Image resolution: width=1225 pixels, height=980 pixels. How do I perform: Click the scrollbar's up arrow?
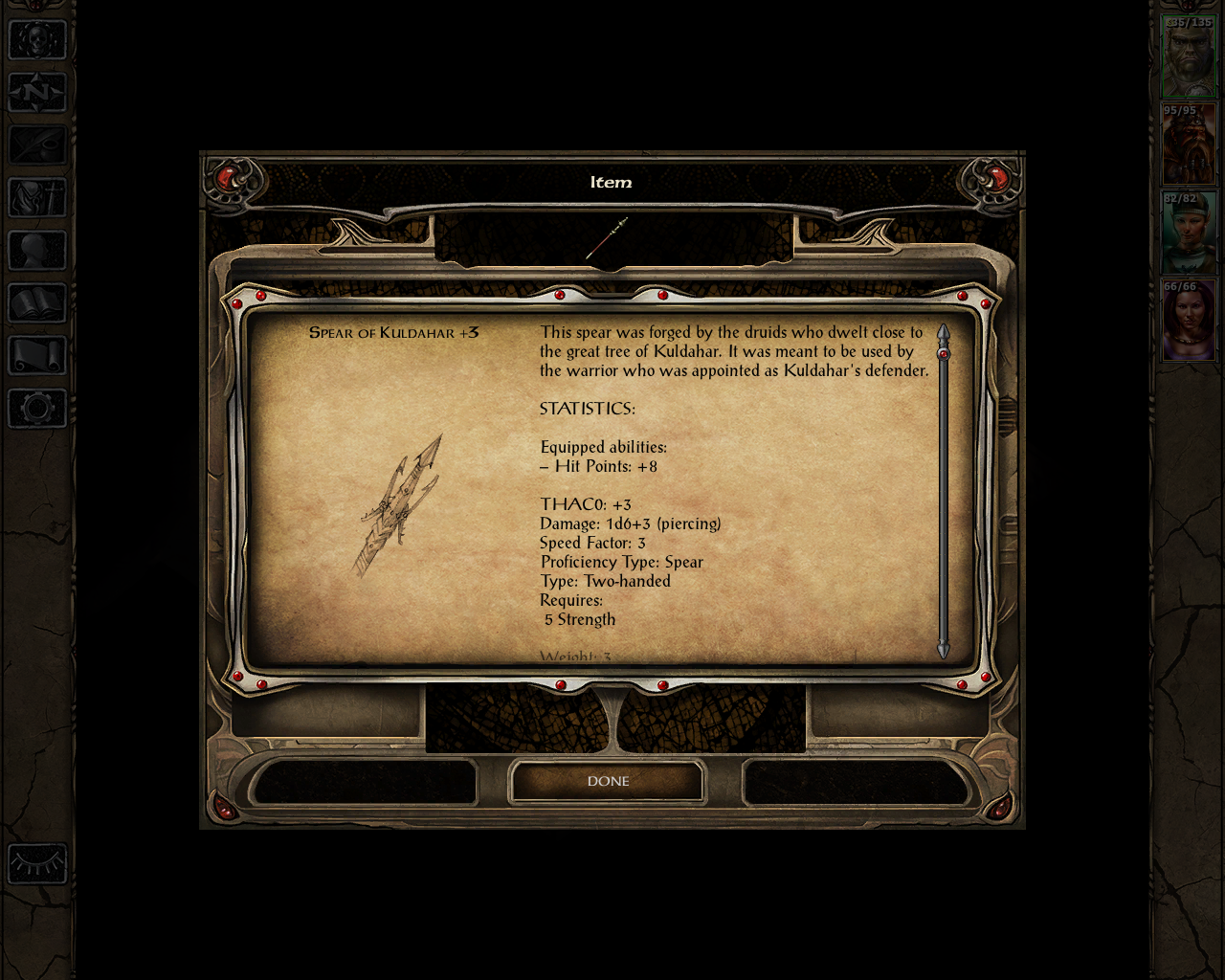[x=944, y=333]
